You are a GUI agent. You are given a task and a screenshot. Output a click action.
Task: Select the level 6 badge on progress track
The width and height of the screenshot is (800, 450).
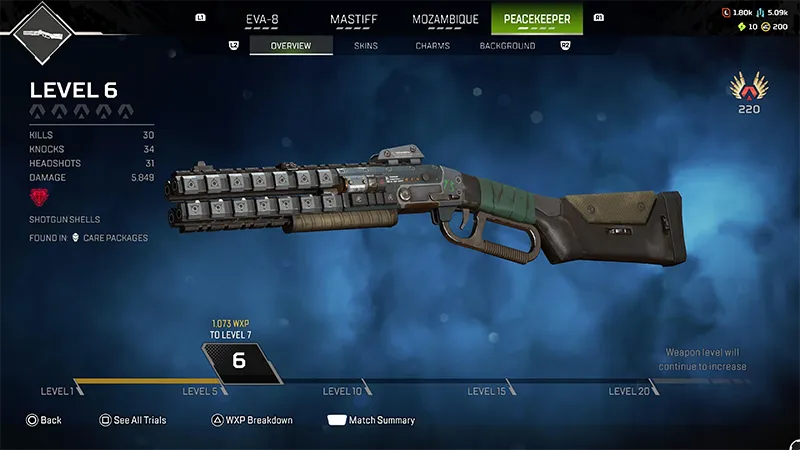click(239, 361)
